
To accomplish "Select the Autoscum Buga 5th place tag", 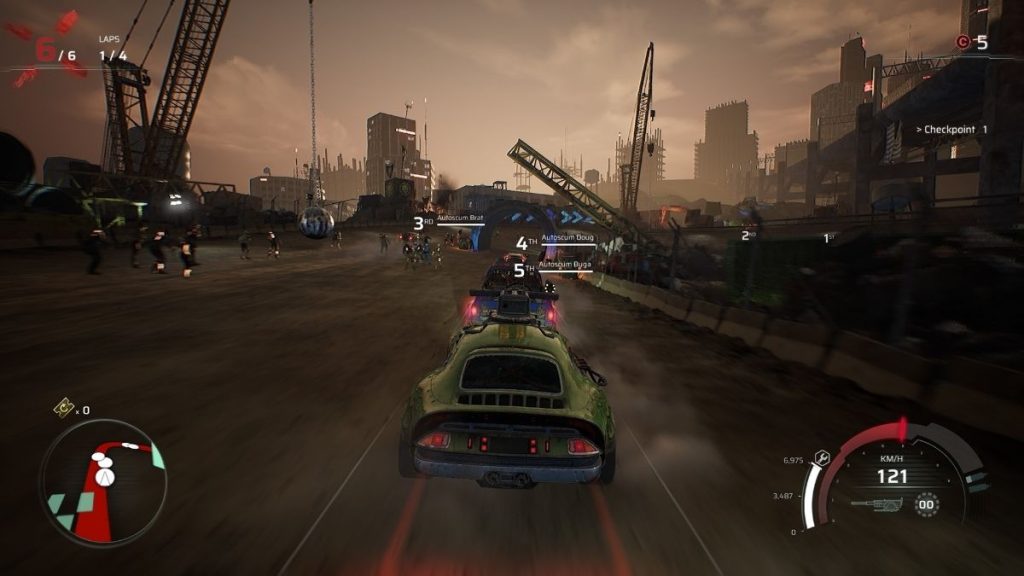I will point(553,267).
